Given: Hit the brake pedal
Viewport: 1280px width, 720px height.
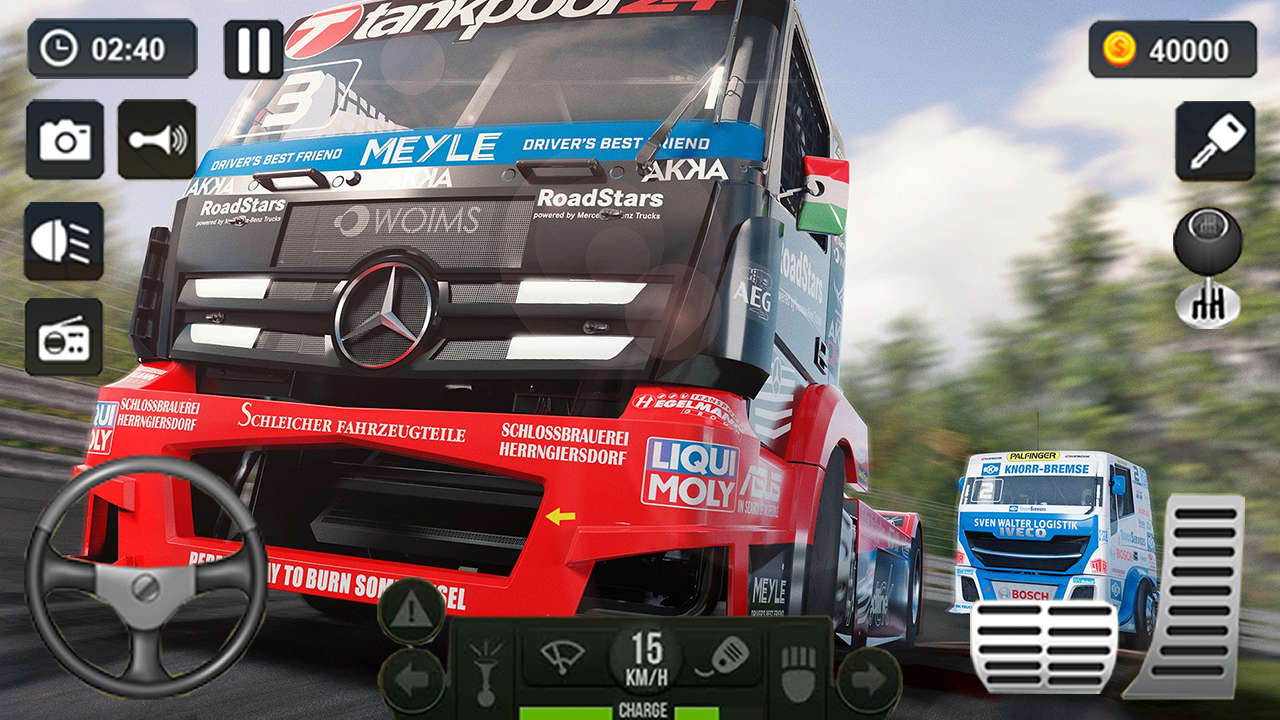Looking at the screenshot, I should (x=1043, y=645).
